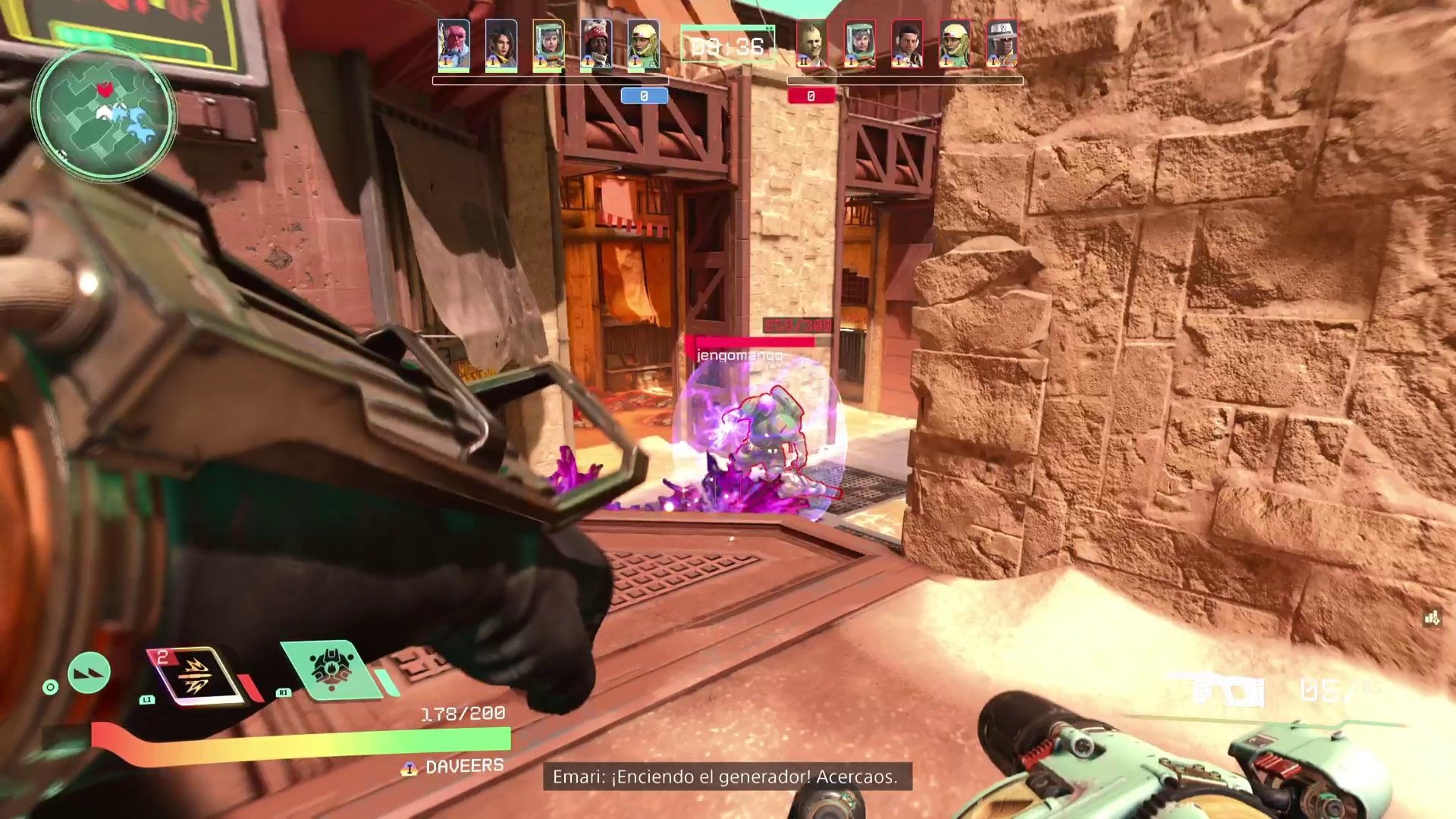The image size is (1456, 819).
Task: Pick the dark-haired woman teammate portrait
Action: (x=500, y=45)
